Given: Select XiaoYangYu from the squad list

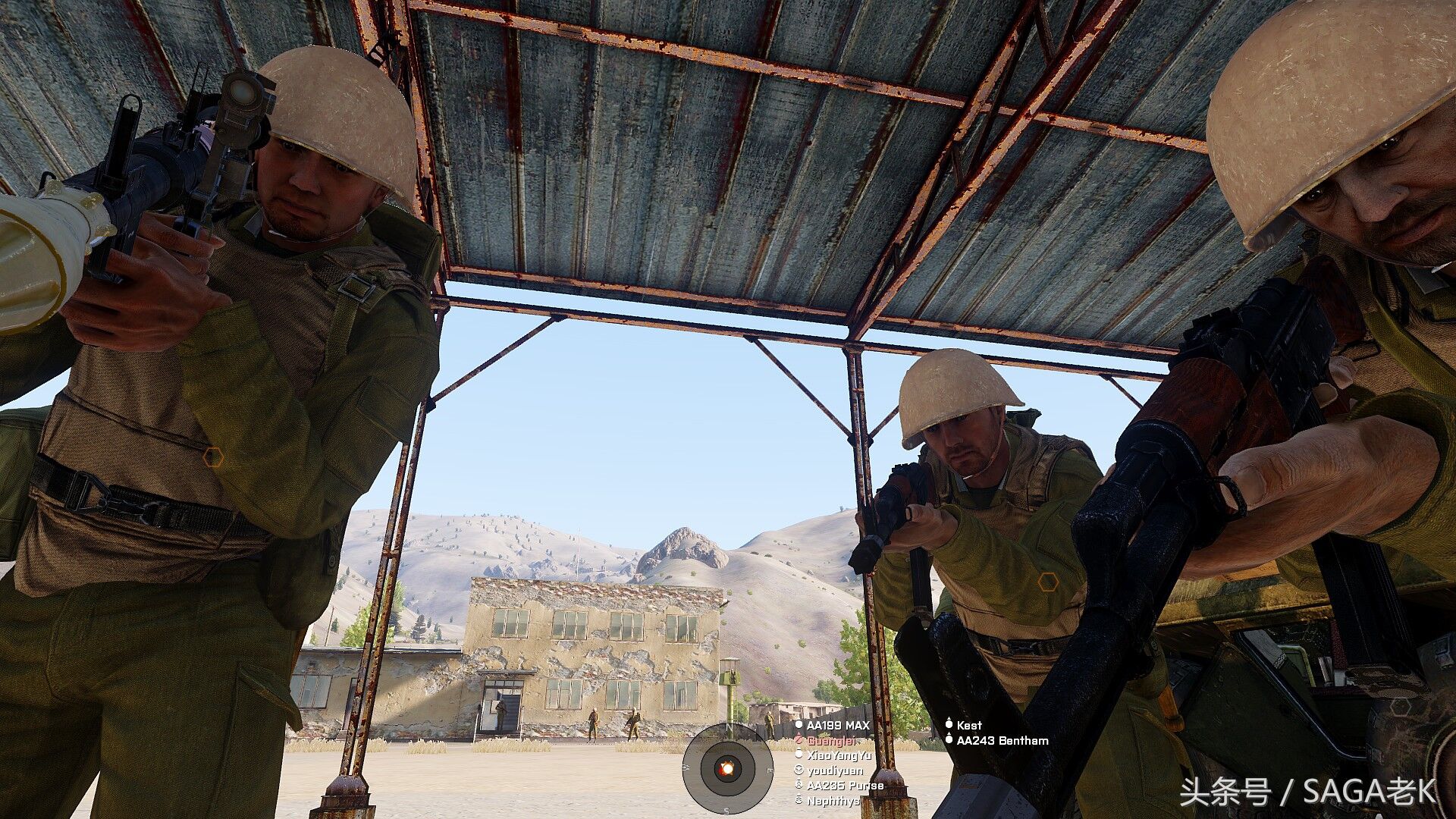Looking at the screenshot, I should click(x=839, y=755).
